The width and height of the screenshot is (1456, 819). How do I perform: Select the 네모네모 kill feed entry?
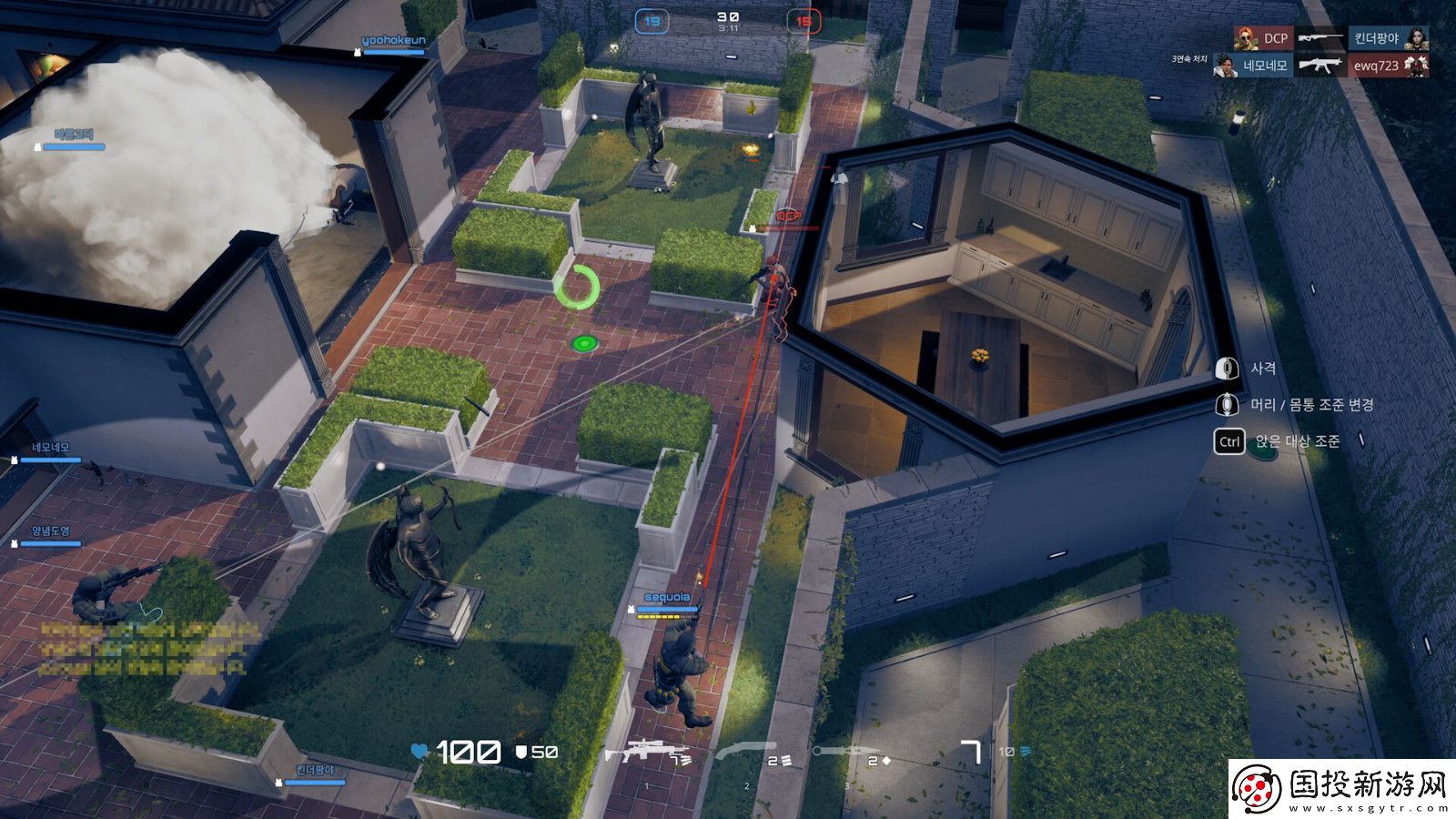(1265, 66)
